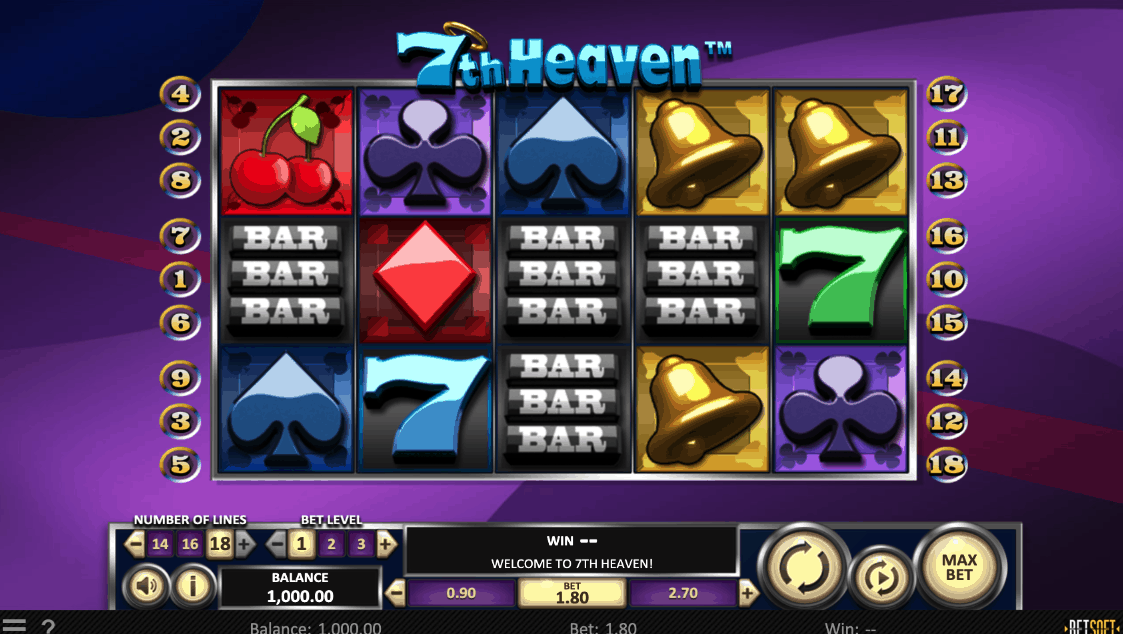Select bet level 2

[x=330, y=544]
